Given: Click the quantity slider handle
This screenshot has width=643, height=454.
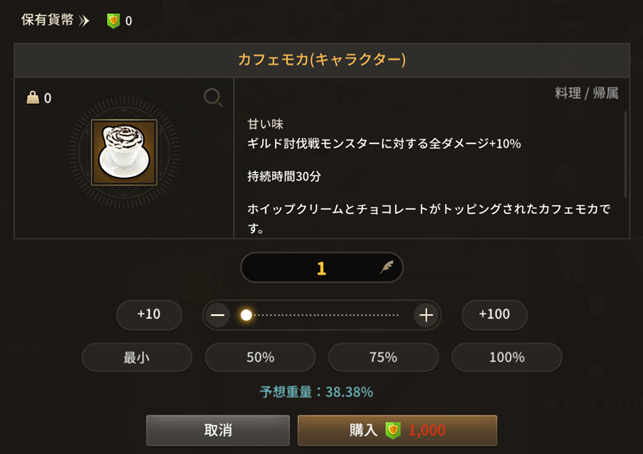Looking at the screenshot, I should tap(246, 315).
